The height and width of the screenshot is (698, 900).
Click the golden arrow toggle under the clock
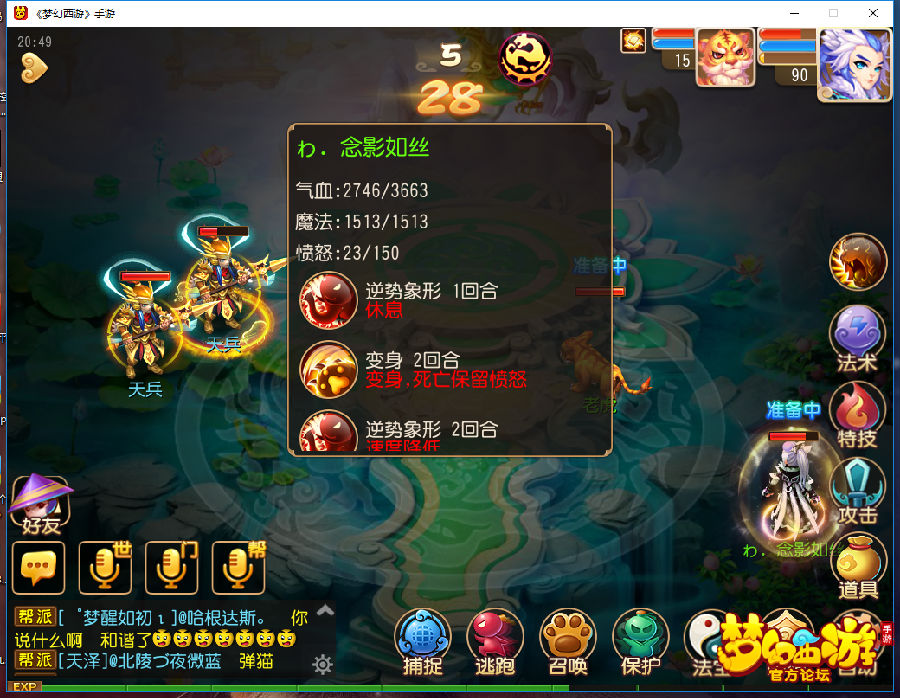(x=34, y=68)
